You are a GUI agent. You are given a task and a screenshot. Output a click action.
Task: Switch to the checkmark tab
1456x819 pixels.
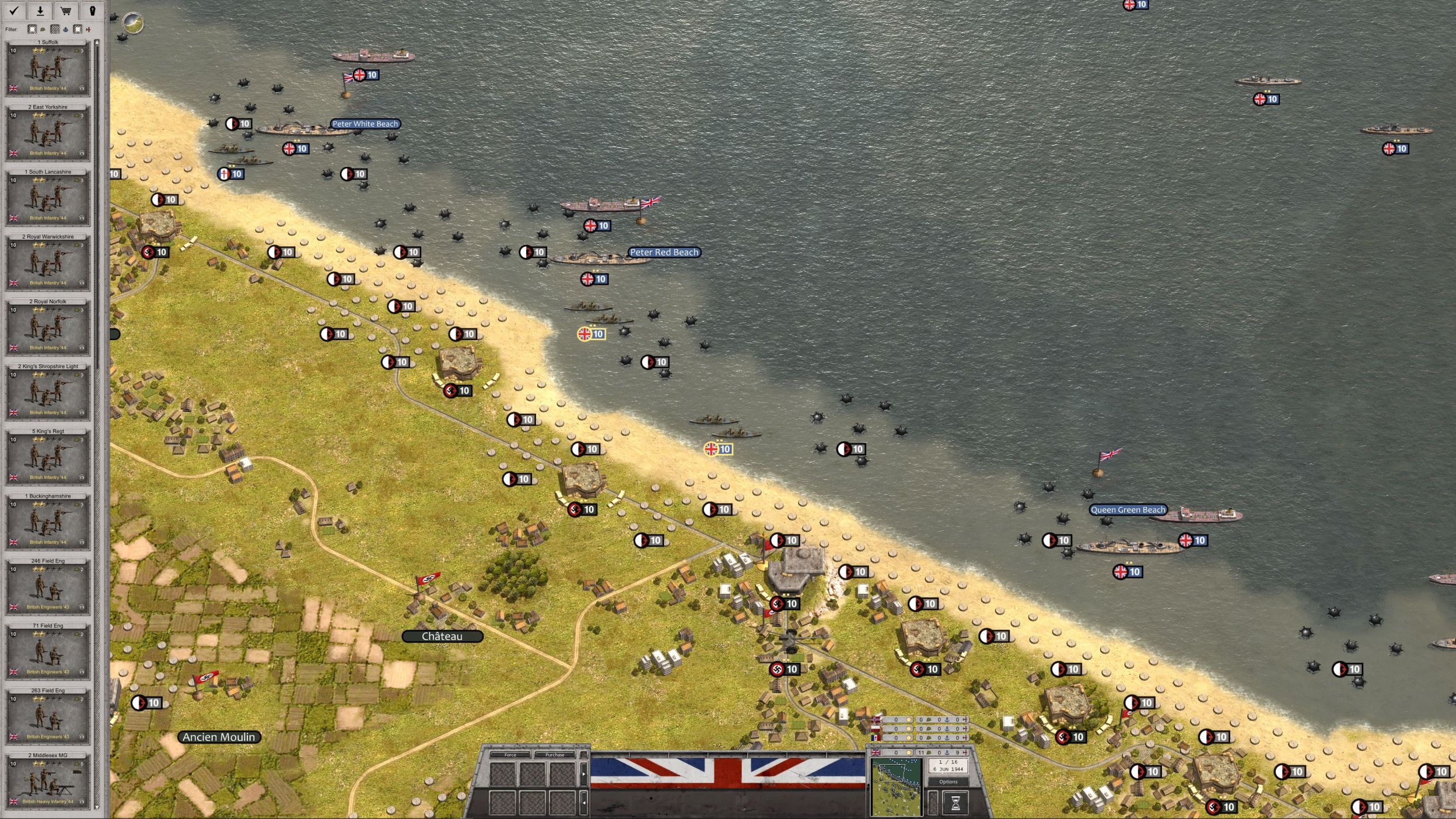point(14,10)
